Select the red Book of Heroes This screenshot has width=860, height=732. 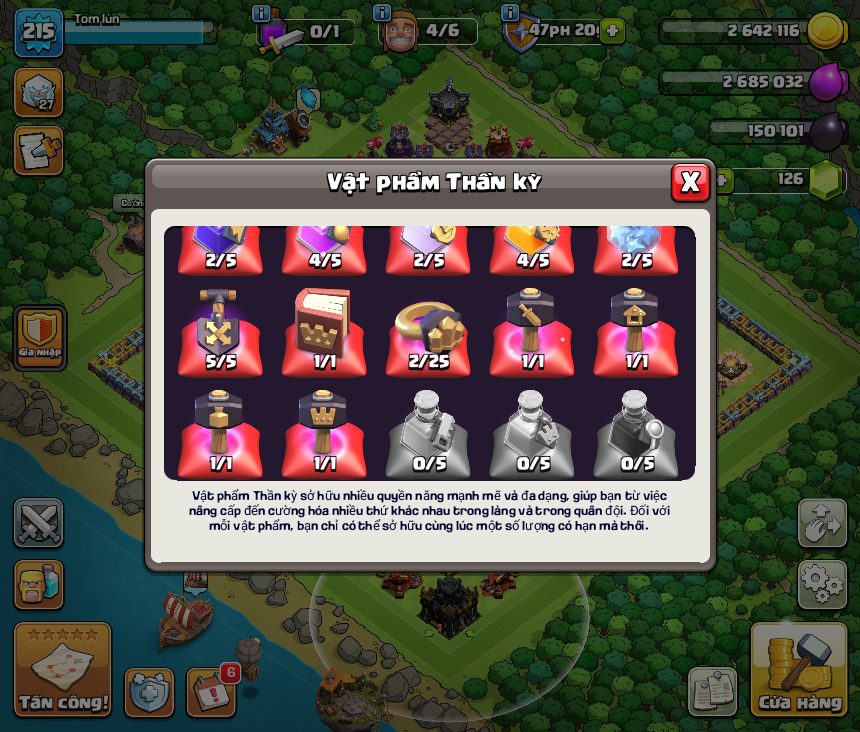tap(324, 331)
